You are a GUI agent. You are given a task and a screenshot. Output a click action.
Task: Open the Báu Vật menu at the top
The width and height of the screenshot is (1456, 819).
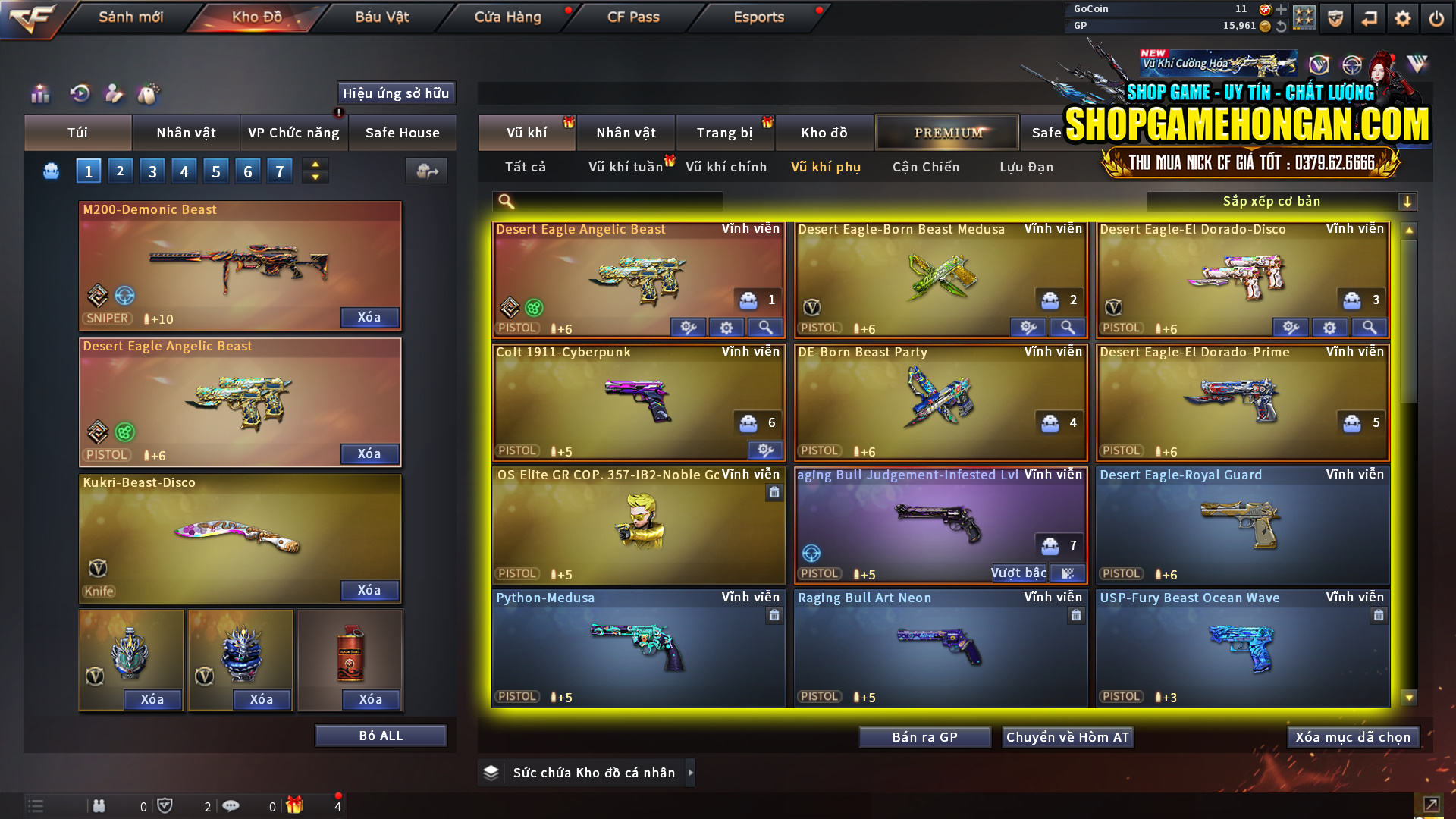pos(381,17)
